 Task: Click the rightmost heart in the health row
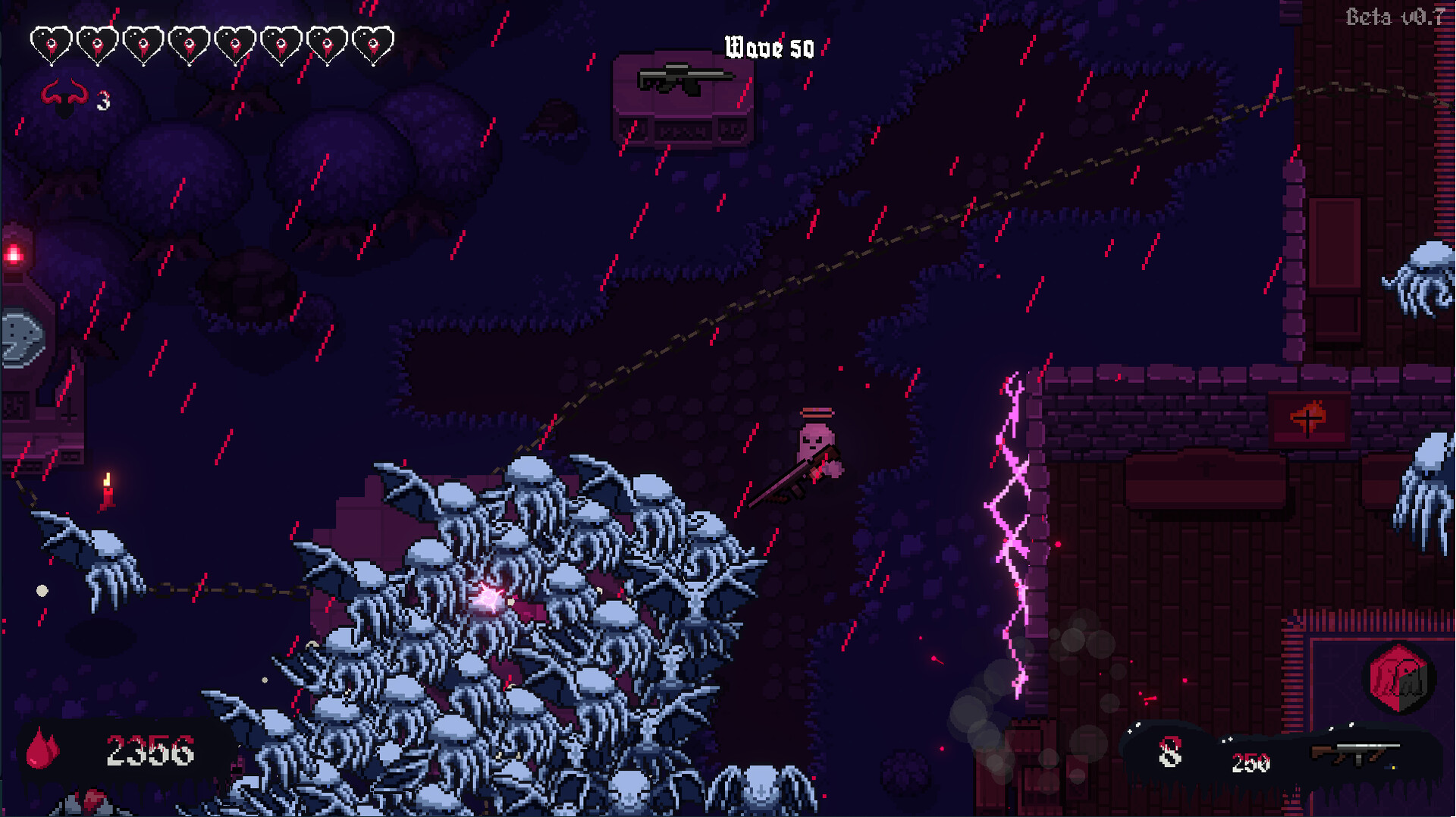373,43
